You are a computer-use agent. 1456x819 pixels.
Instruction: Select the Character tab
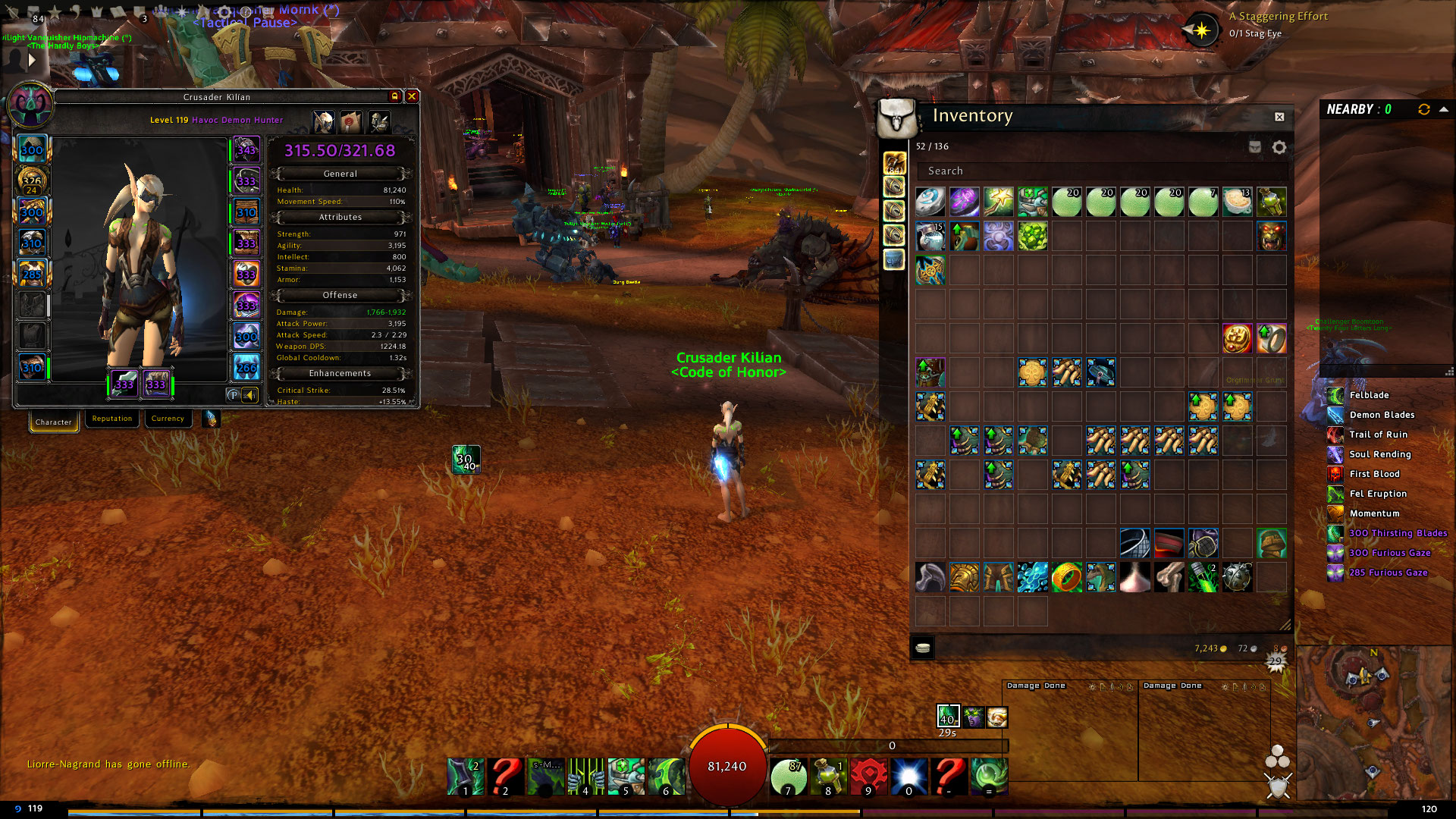click(53, 422)
